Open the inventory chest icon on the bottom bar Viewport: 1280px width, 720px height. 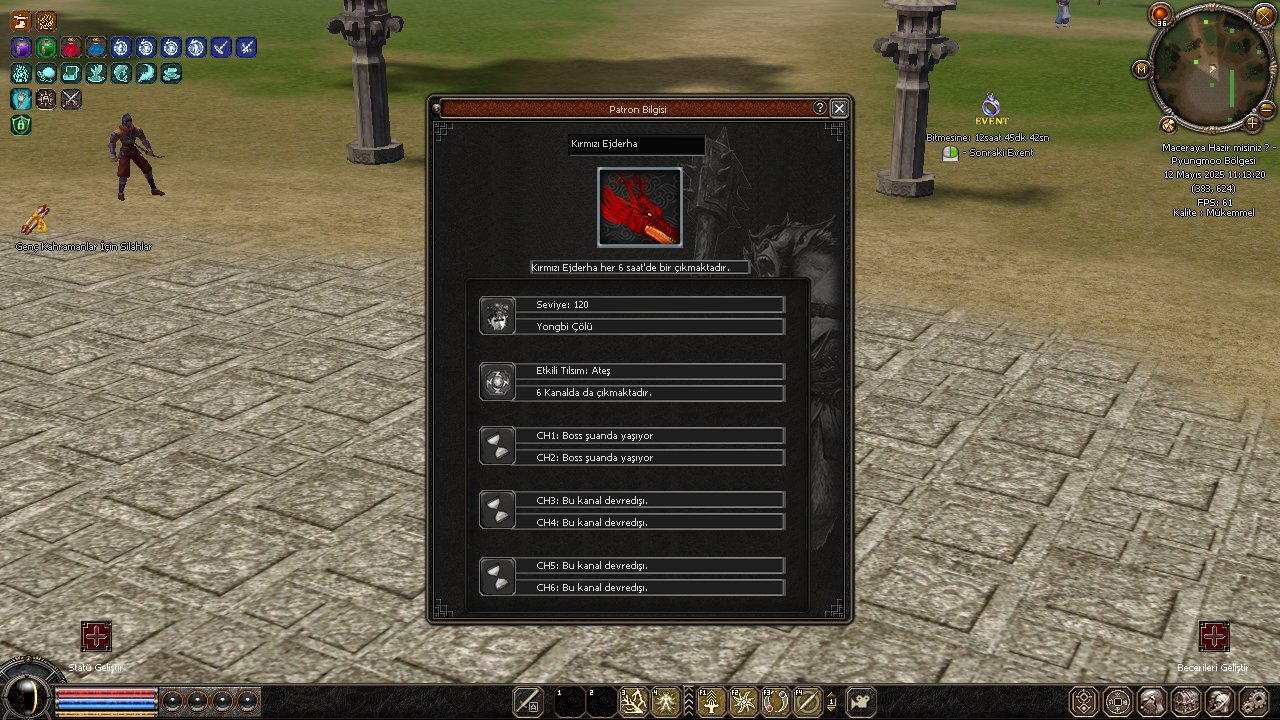click(x=1185, y=701)
